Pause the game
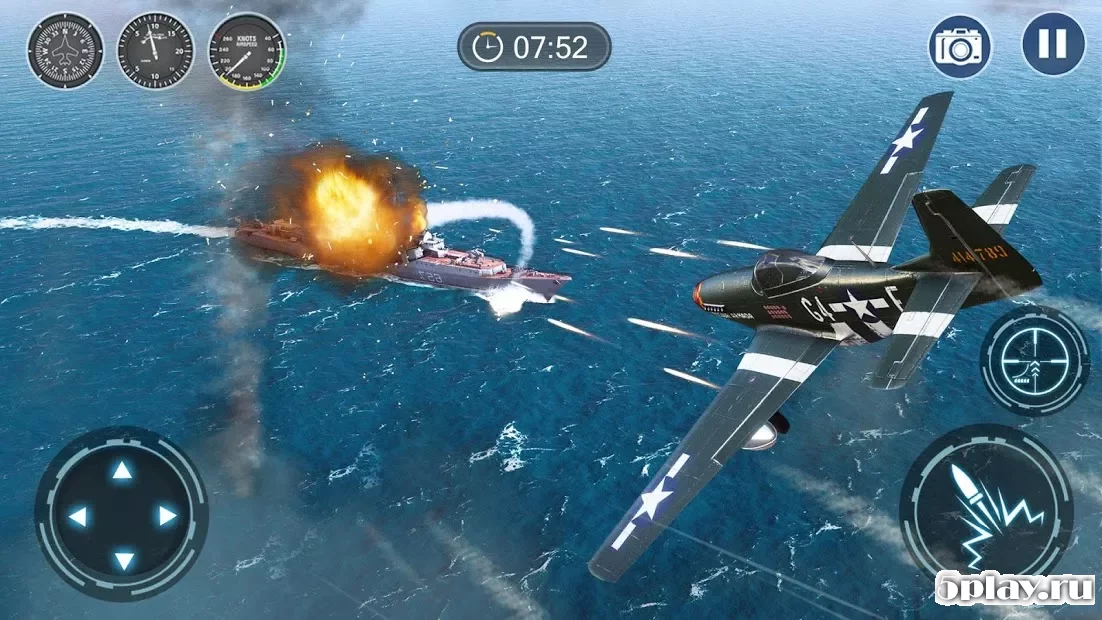This screenshot has width=1102, height=620. pyautogui.click(x=1052, y=45)
